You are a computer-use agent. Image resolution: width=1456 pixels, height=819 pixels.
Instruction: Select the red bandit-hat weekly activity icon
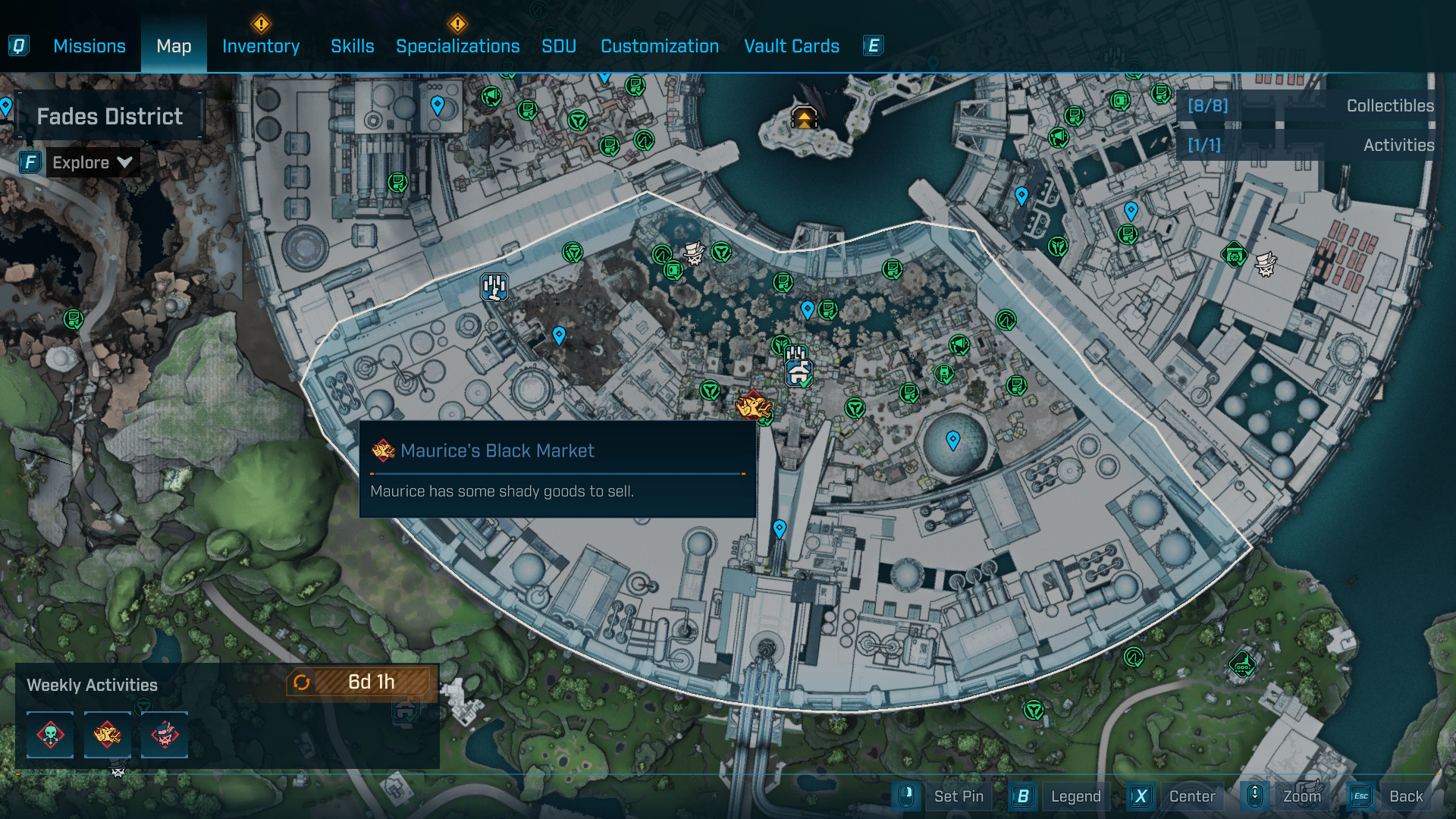pos(165,735)
